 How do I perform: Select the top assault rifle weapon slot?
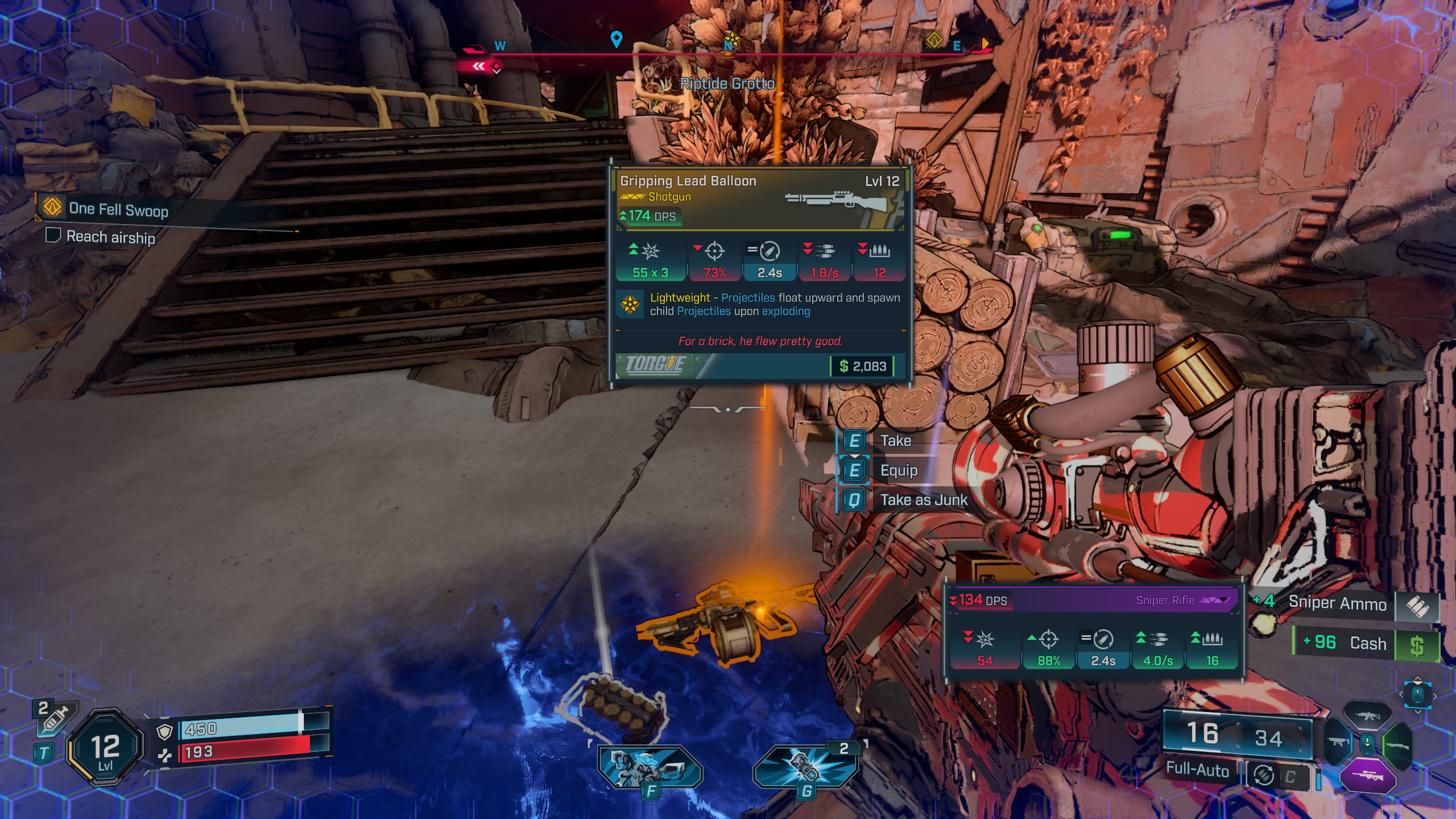1367,715
